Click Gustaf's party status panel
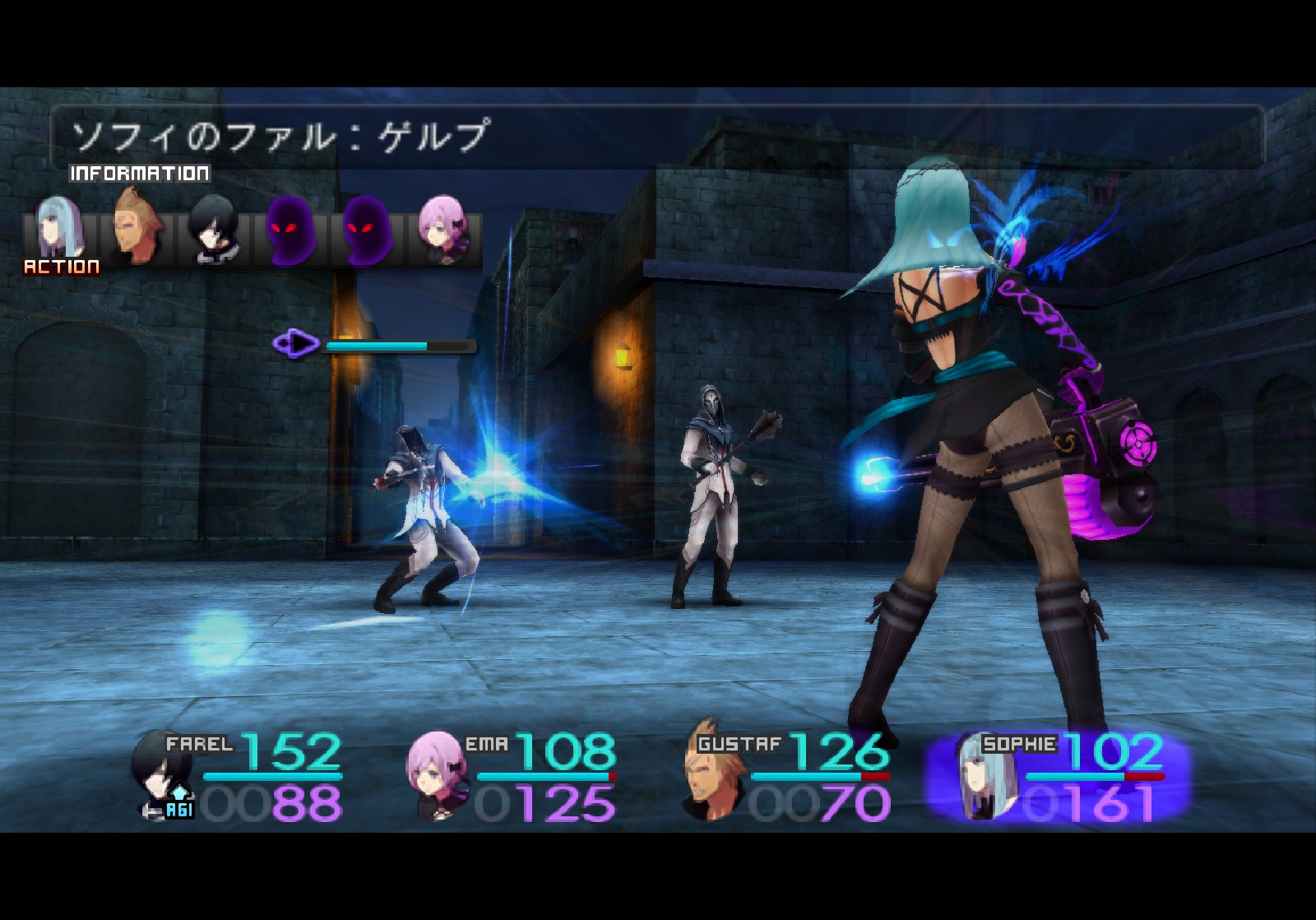The height and width of the screenshot is (920, 1316). click(787, 777)
